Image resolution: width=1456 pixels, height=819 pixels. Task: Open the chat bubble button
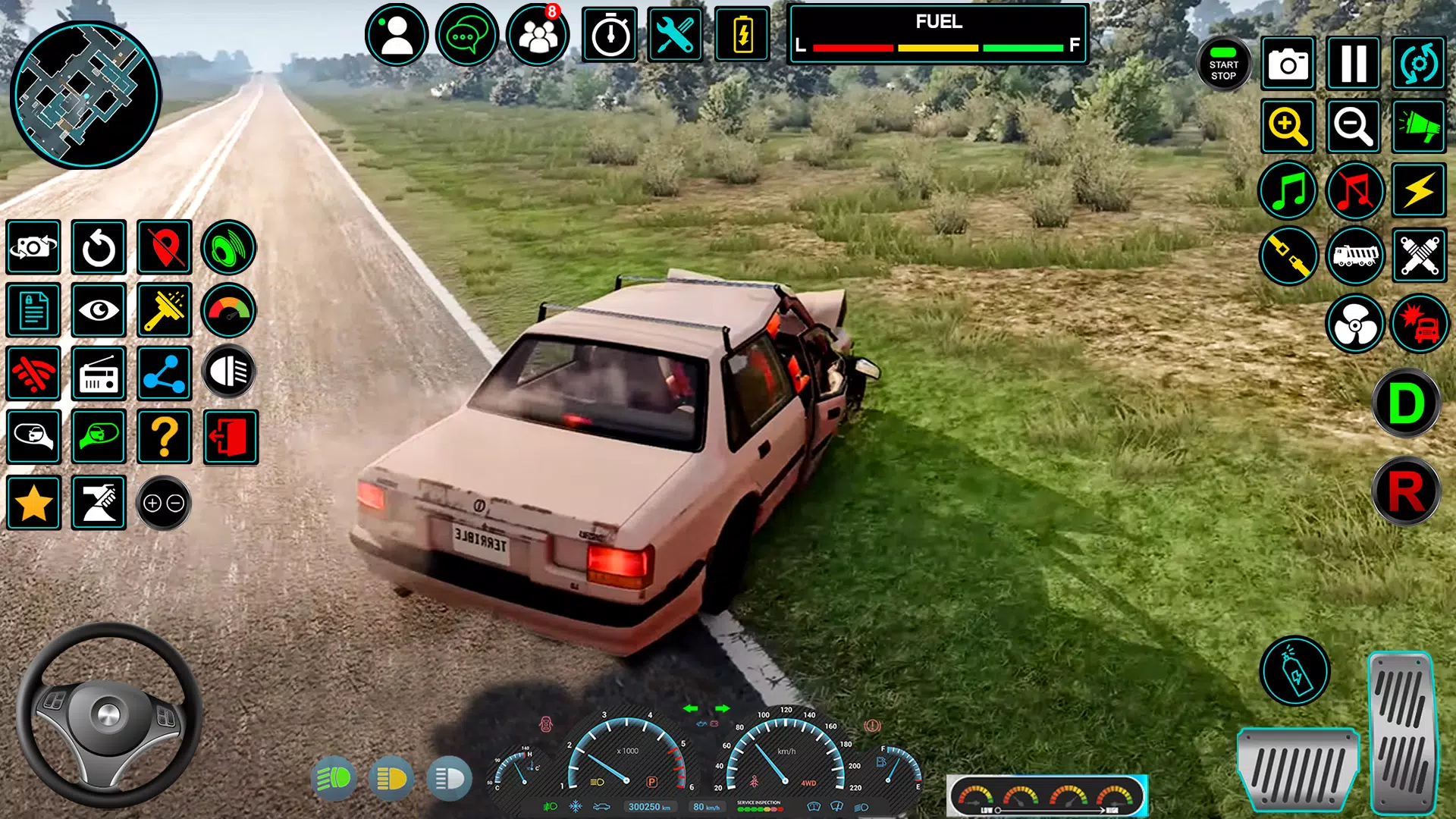(466, 35)
